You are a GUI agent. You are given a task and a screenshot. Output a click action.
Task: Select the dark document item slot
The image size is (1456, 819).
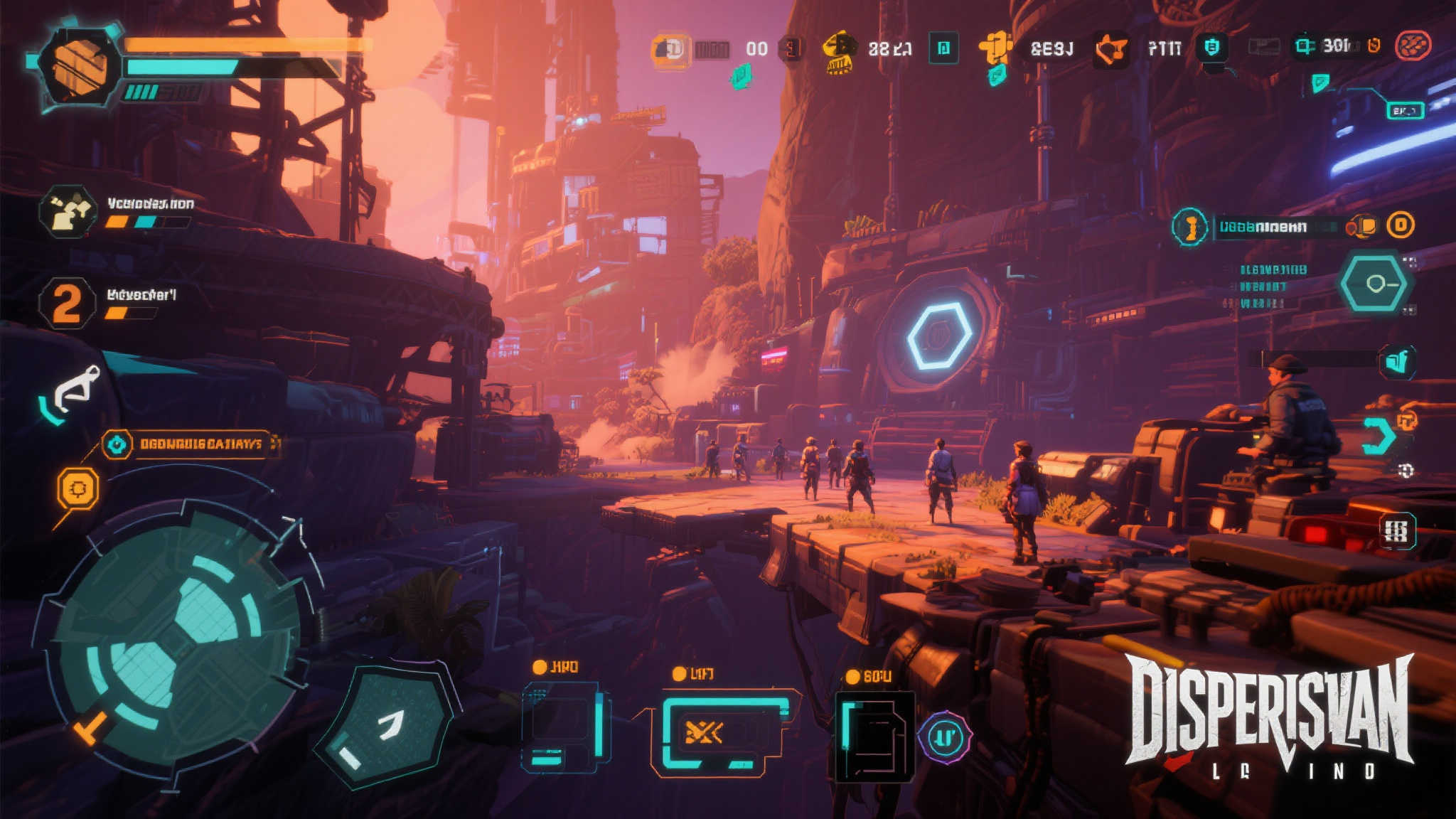point(874,737)
